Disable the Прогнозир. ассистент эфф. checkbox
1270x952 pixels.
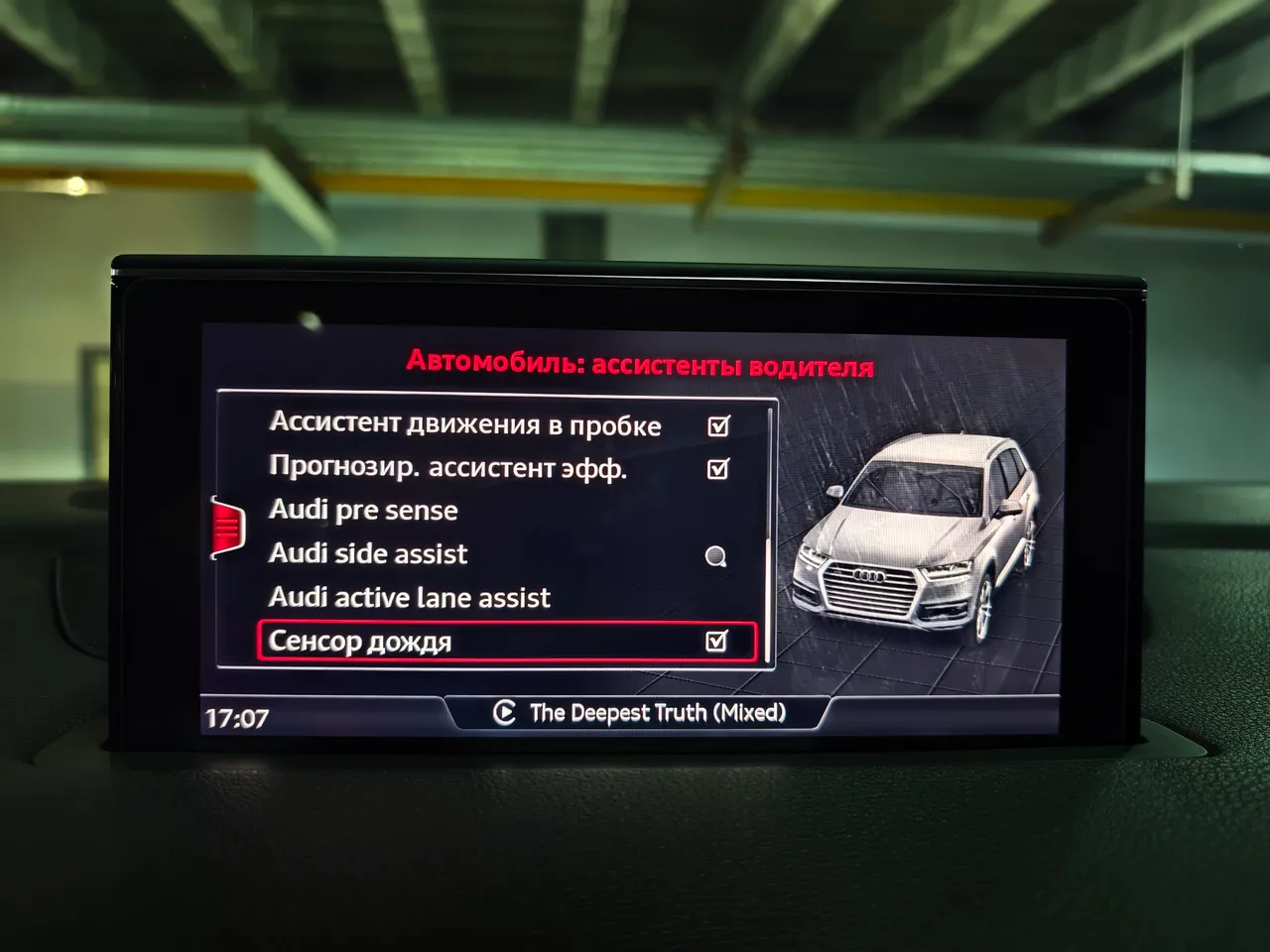[x=718, y=468]
